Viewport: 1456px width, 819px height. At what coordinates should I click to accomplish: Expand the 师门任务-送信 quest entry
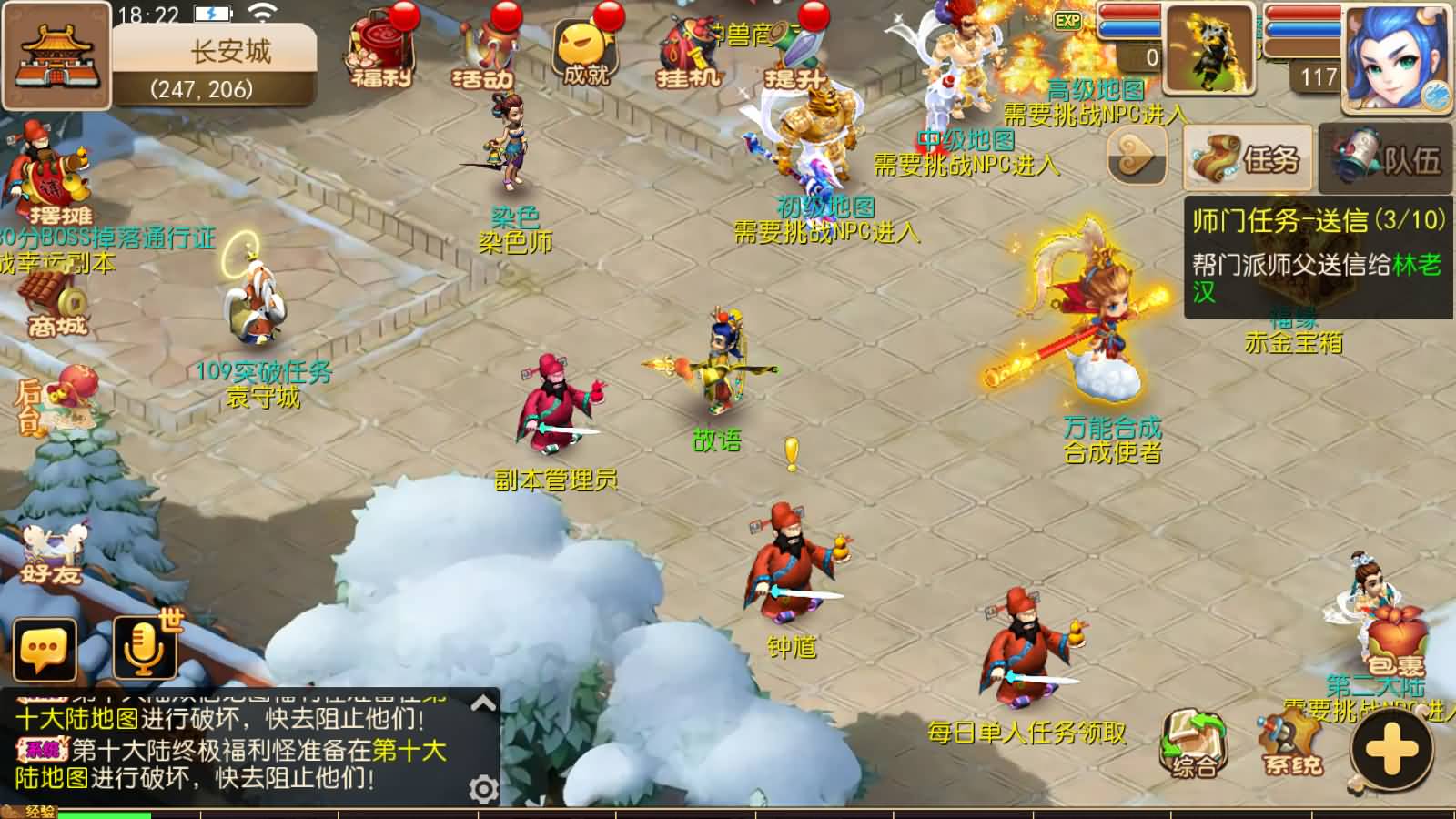click(1310, 217)
